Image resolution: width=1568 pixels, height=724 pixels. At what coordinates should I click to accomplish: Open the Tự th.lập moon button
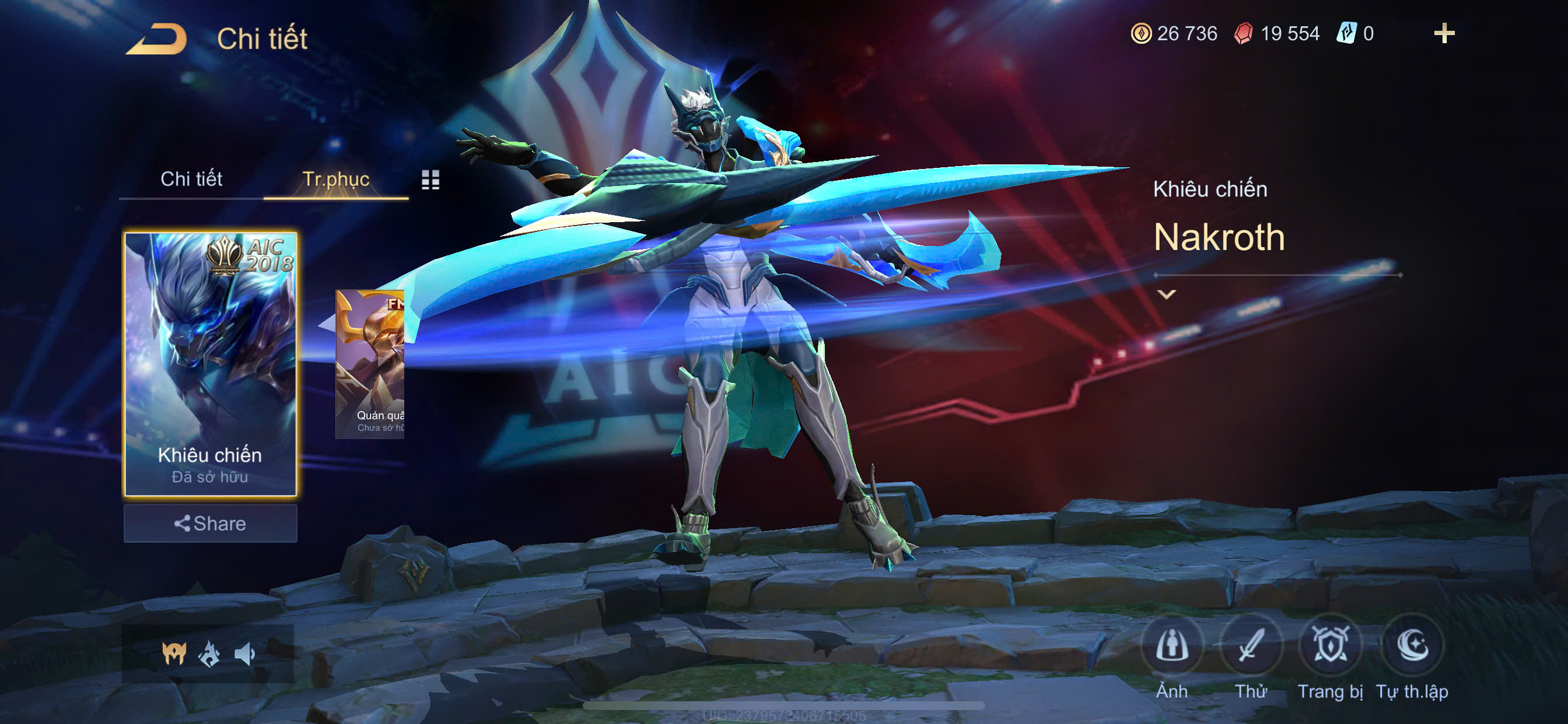1412,645
